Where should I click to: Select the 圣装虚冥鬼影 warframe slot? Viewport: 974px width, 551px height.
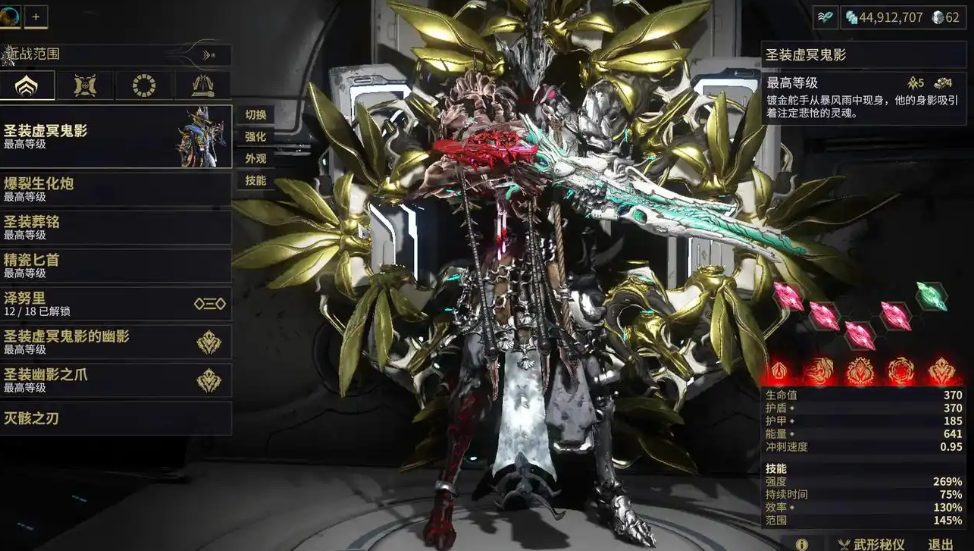(x=115, y=136)
